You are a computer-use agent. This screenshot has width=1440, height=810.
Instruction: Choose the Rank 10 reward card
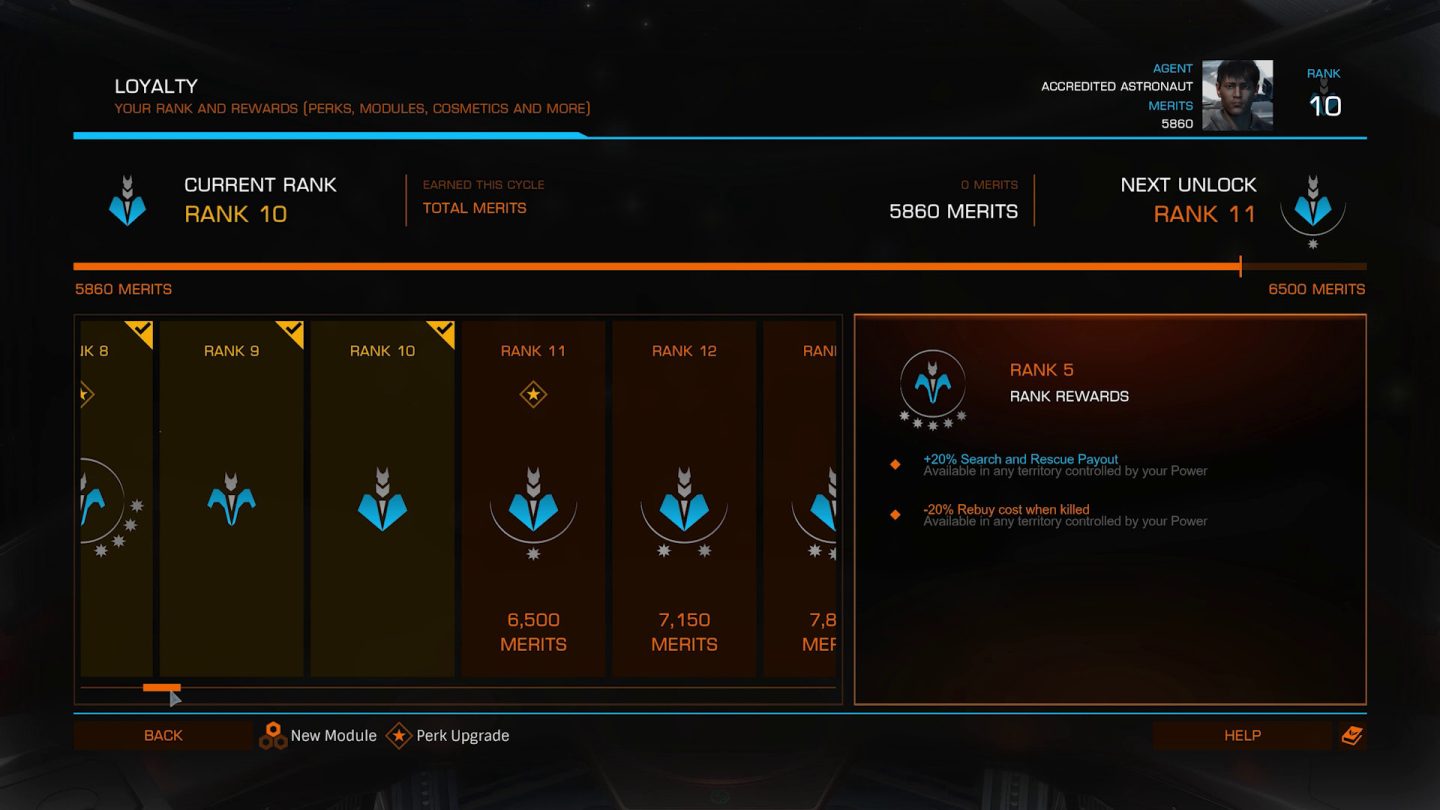coord(382,498)
